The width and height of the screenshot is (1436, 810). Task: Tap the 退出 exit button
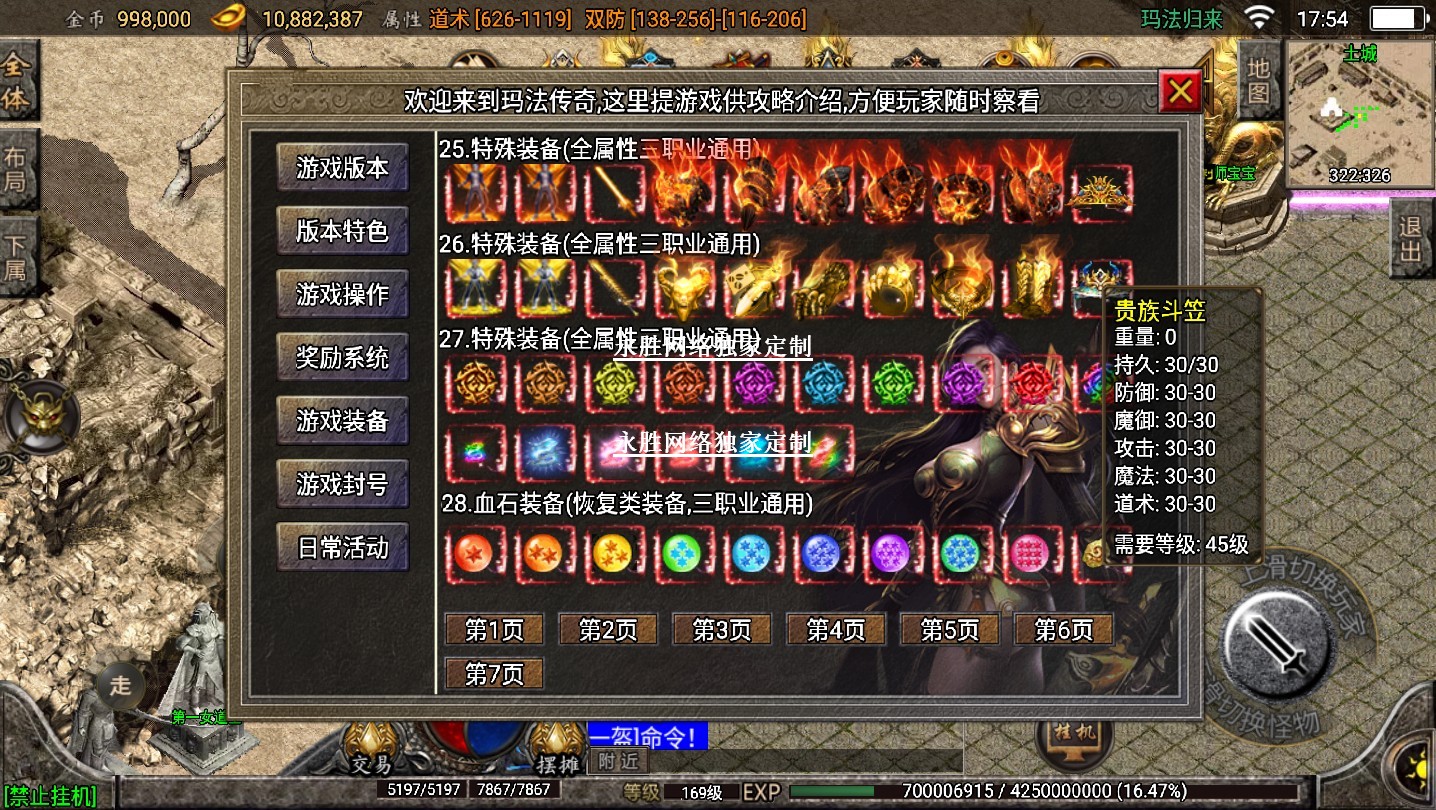pyautogui.click(x=1411, y=239)
